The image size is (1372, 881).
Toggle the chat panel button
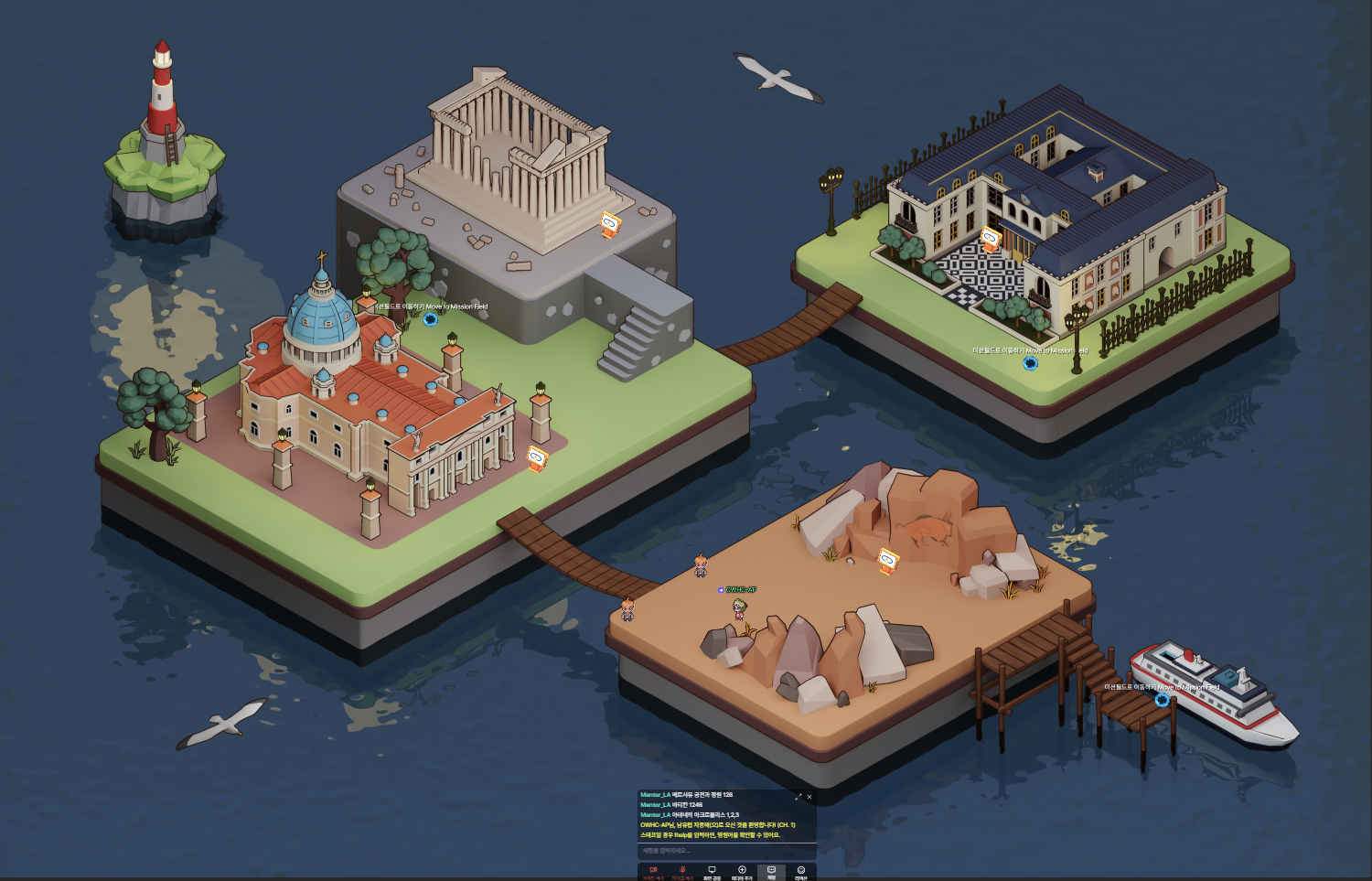coord(771,871)
